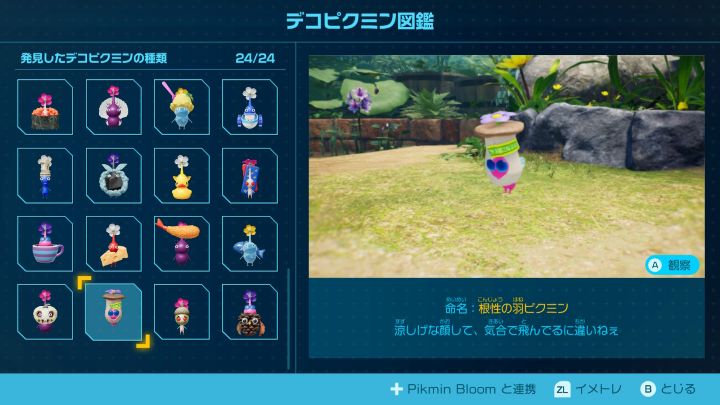
Task: Select the Pikmin in striped teacup
Action: click(45, 244)
